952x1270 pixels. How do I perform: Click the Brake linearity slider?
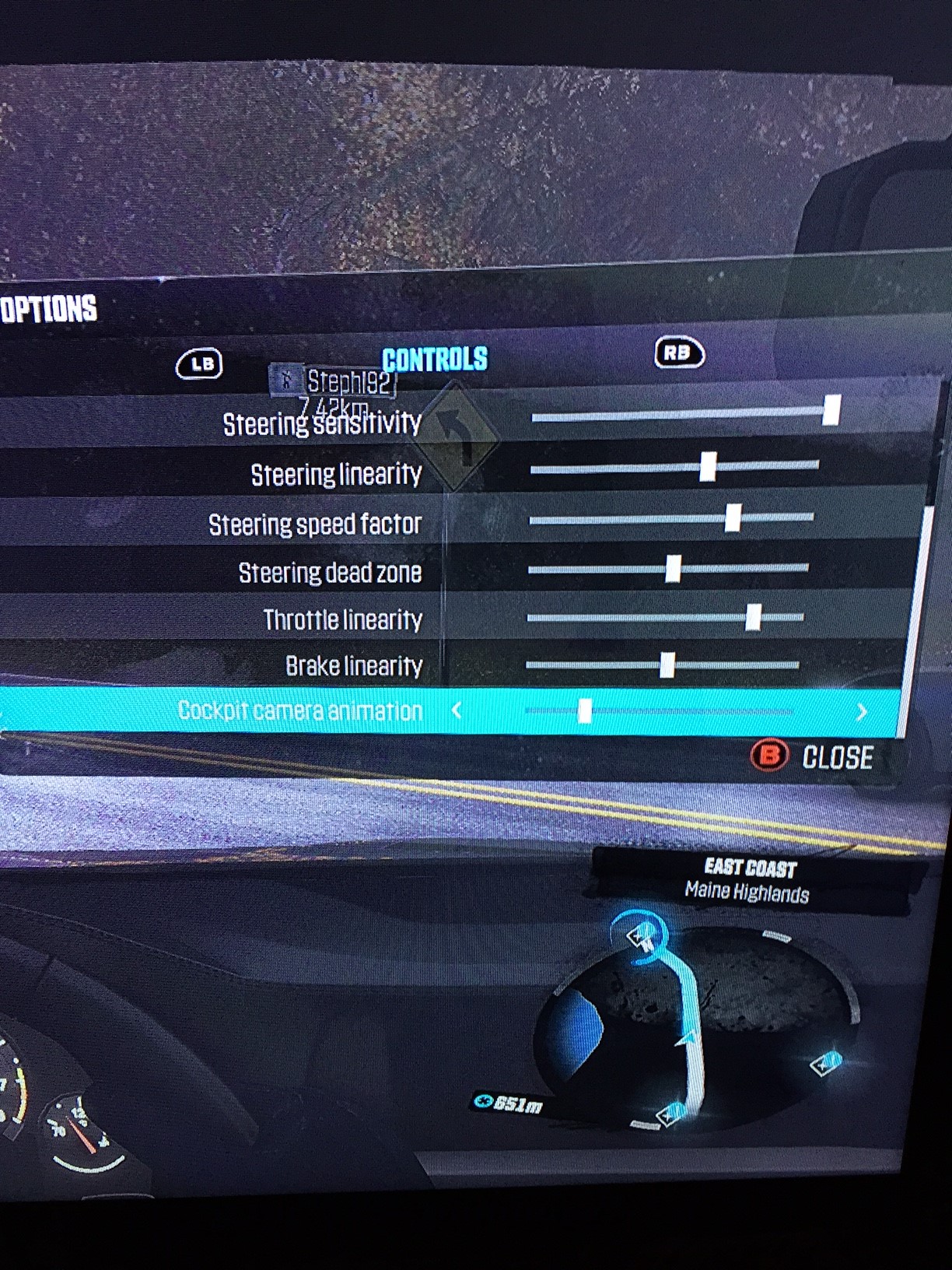click(667, 665)
